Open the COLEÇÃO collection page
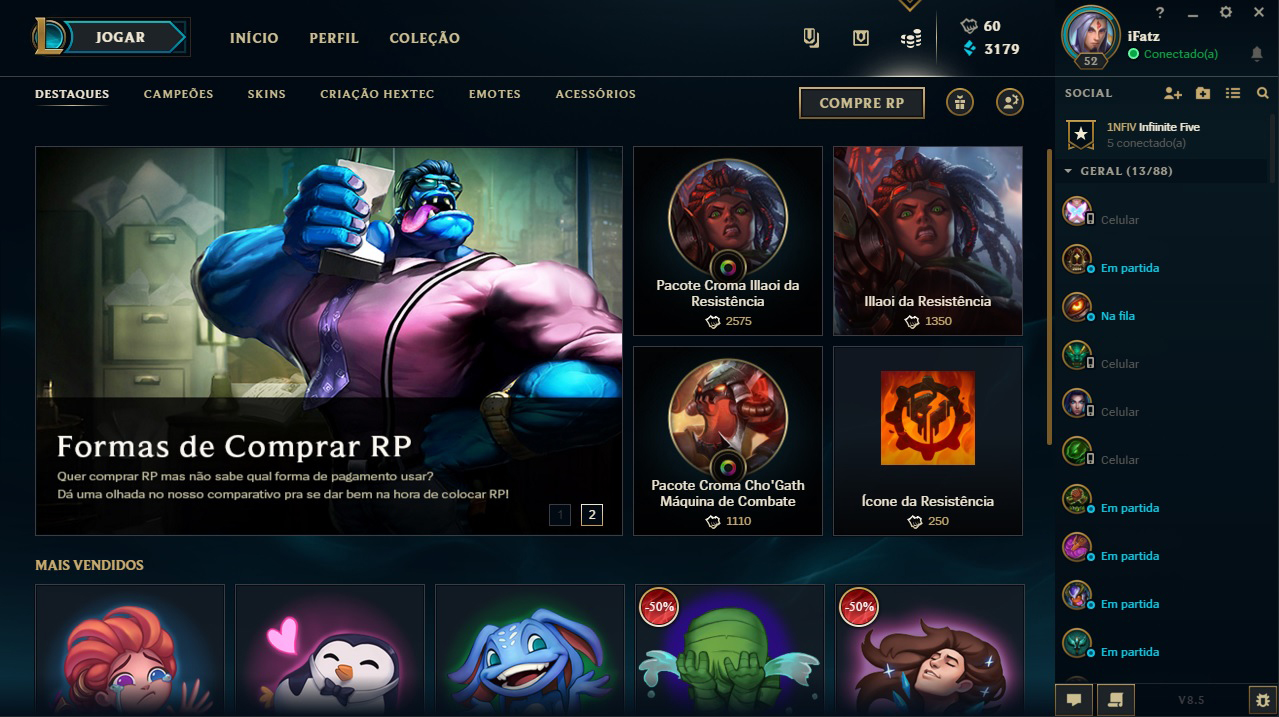Screen dimensions: 1279x717 pyautogui.click(x=424, y=38)
